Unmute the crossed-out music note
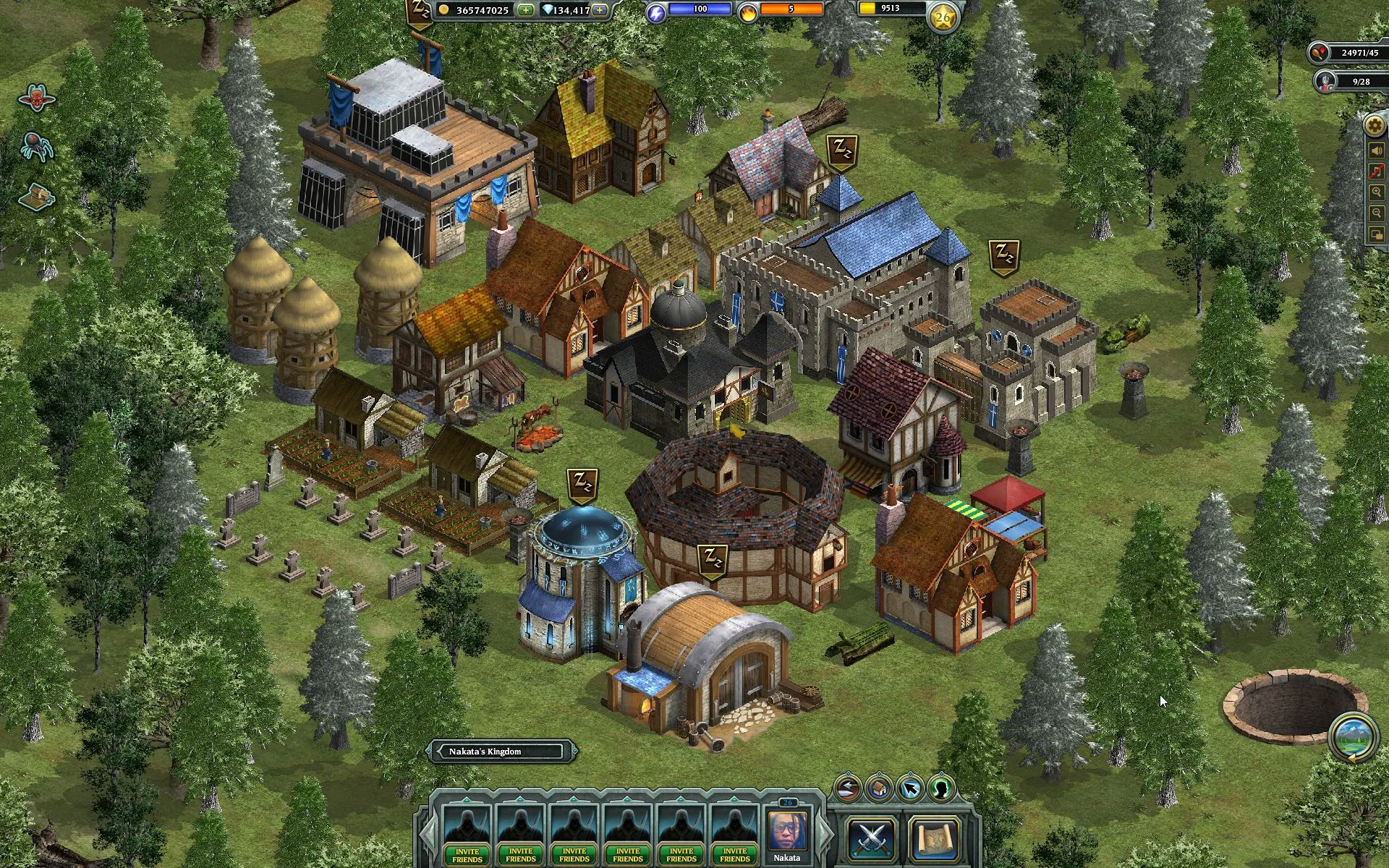 coord(1377,170)
